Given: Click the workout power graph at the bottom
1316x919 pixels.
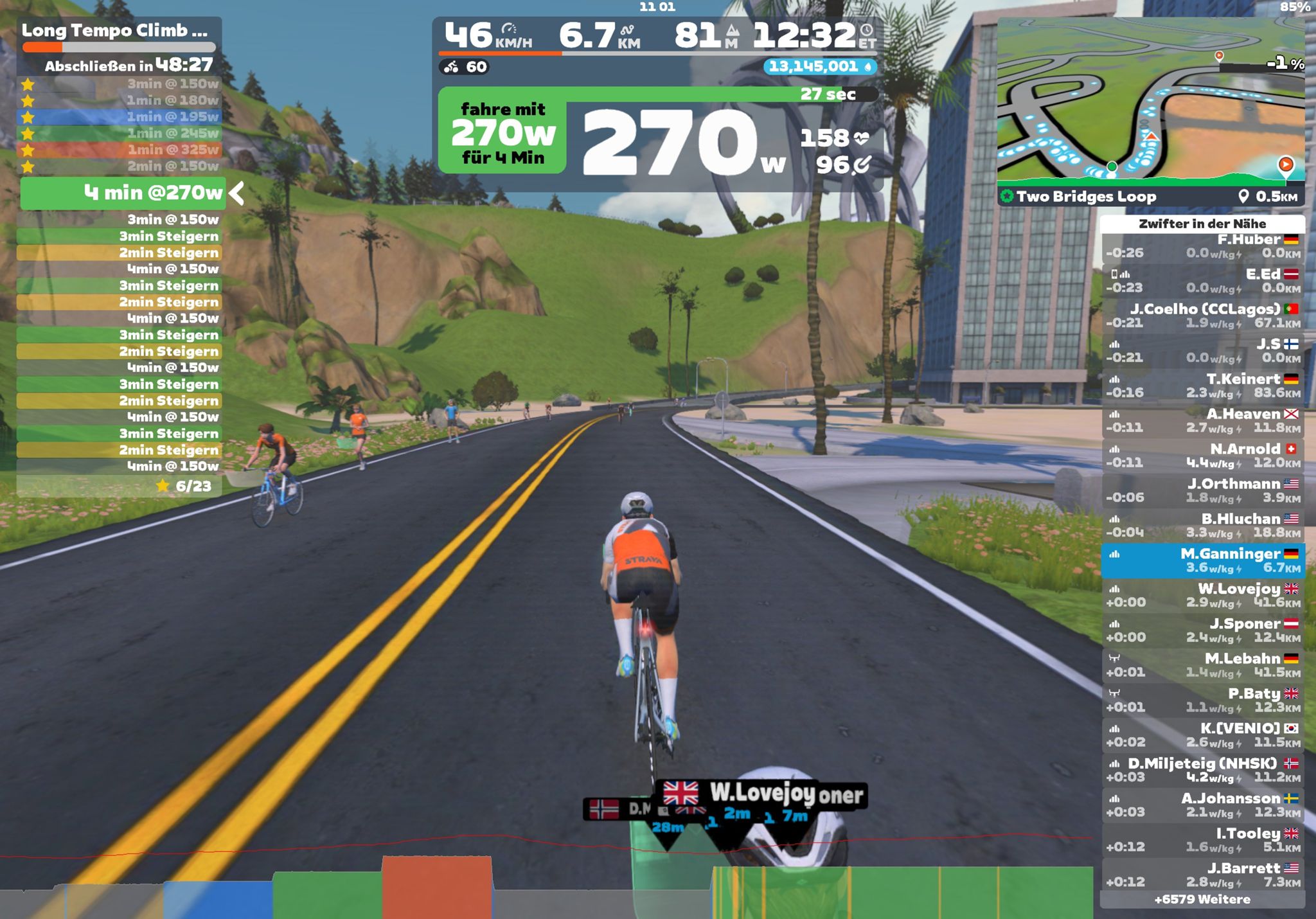Looking at the screenshot, I should [546, 887].
